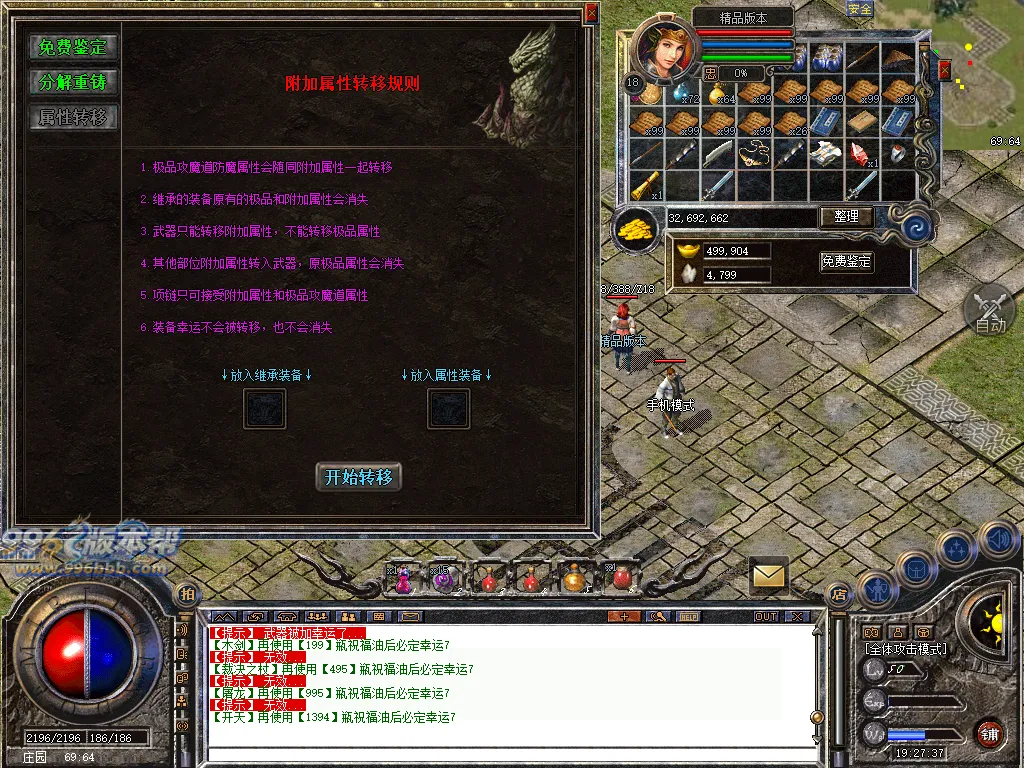1024x768 pixels.
Task: Select the 放入属性装备 equipment slot
Action: pos(449,408)
